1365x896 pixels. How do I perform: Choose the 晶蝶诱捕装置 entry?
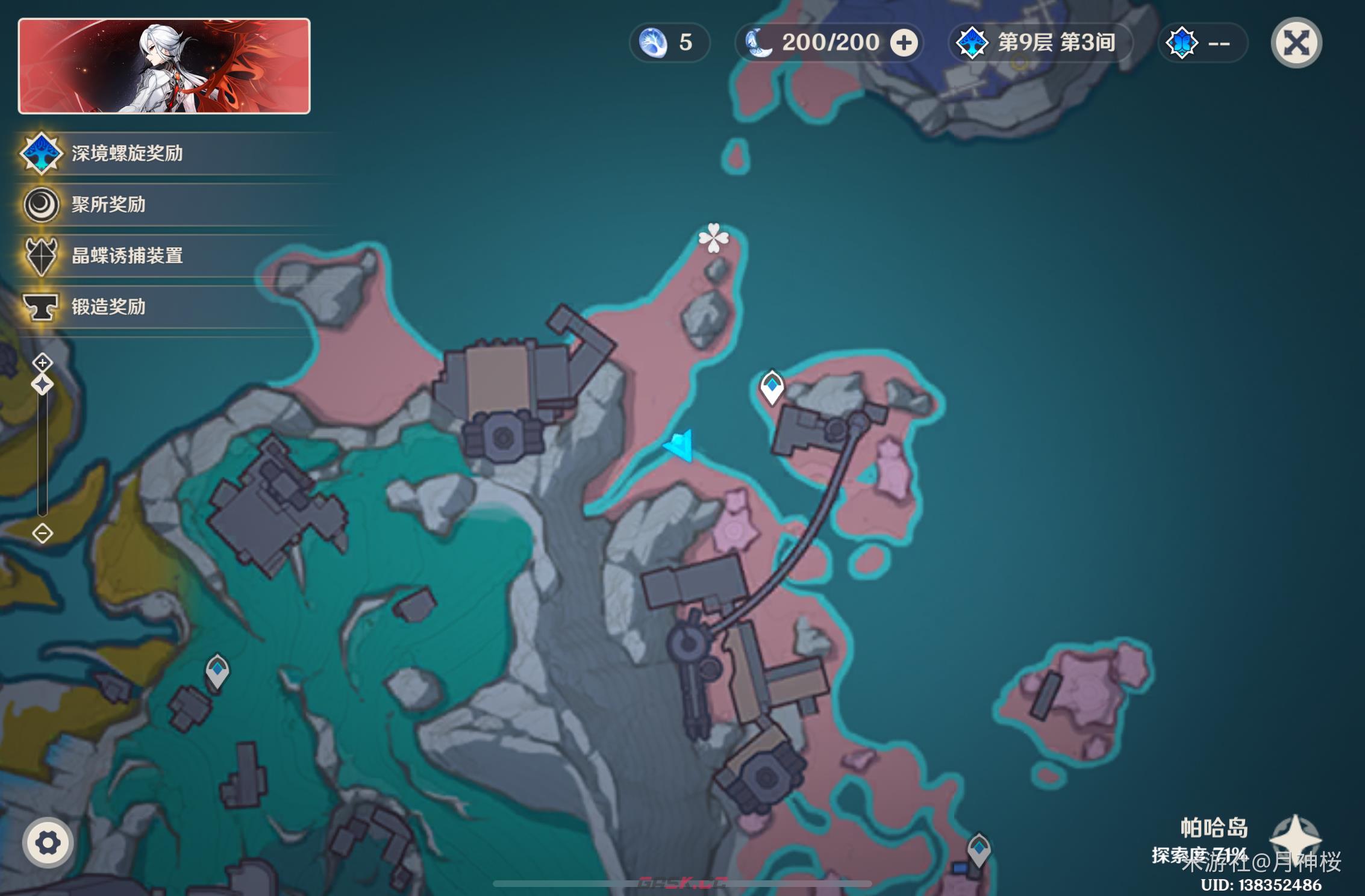pos(127,256)
